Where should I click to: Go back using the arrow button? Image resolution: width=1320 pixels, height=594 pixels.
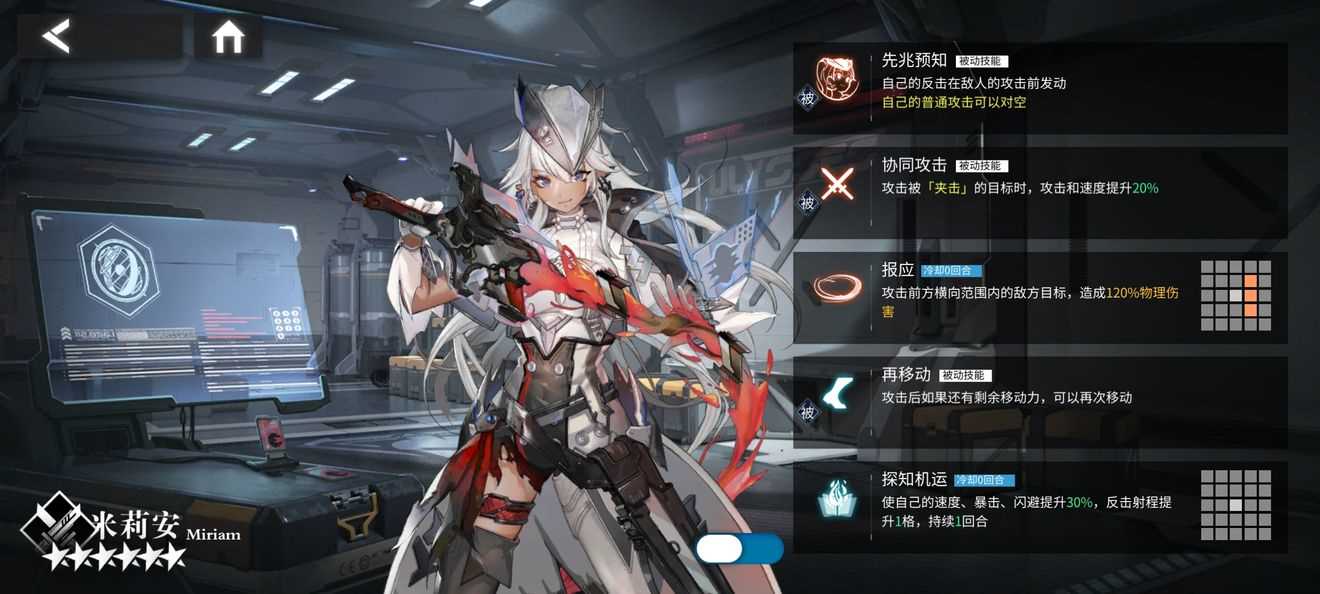click(x=58, y=37)
